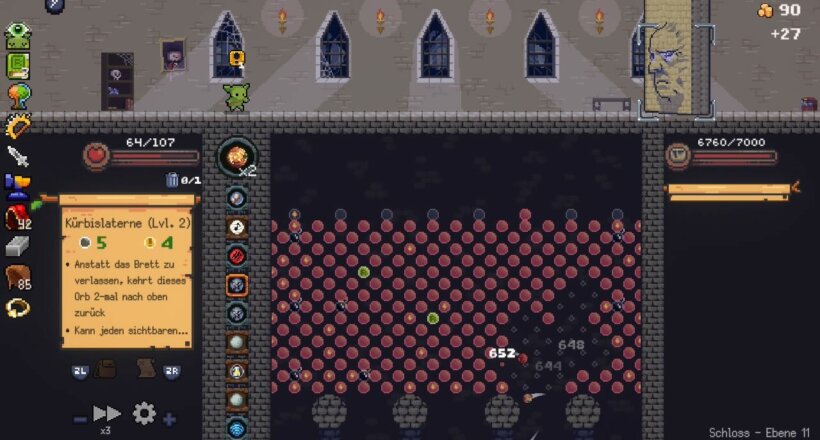Select the colorful tree relic icon
This screenshot has height=440, width=820.
click(17, 95)
